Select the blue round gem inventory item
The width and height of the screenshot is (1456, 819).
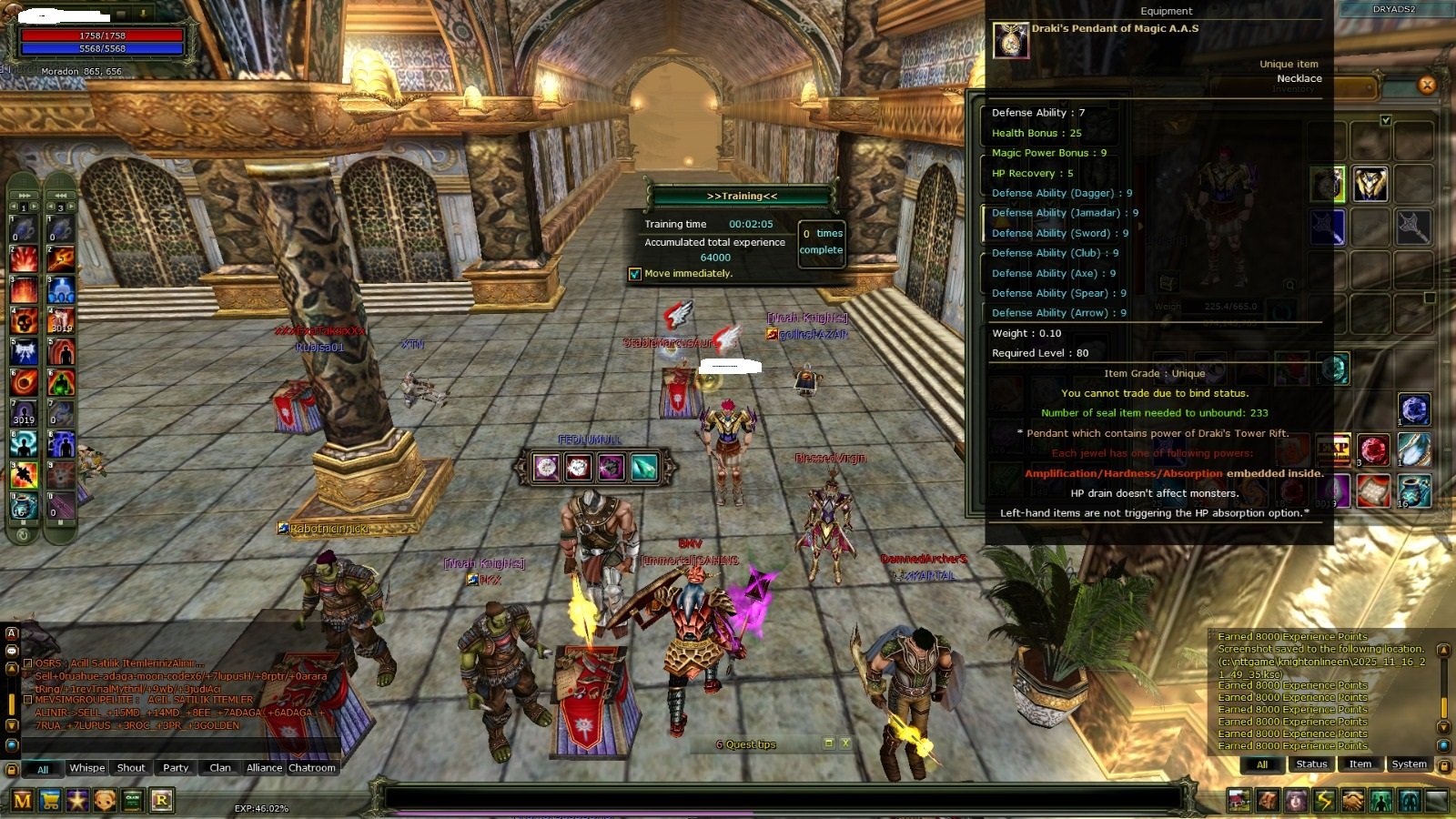point(1413,409)
